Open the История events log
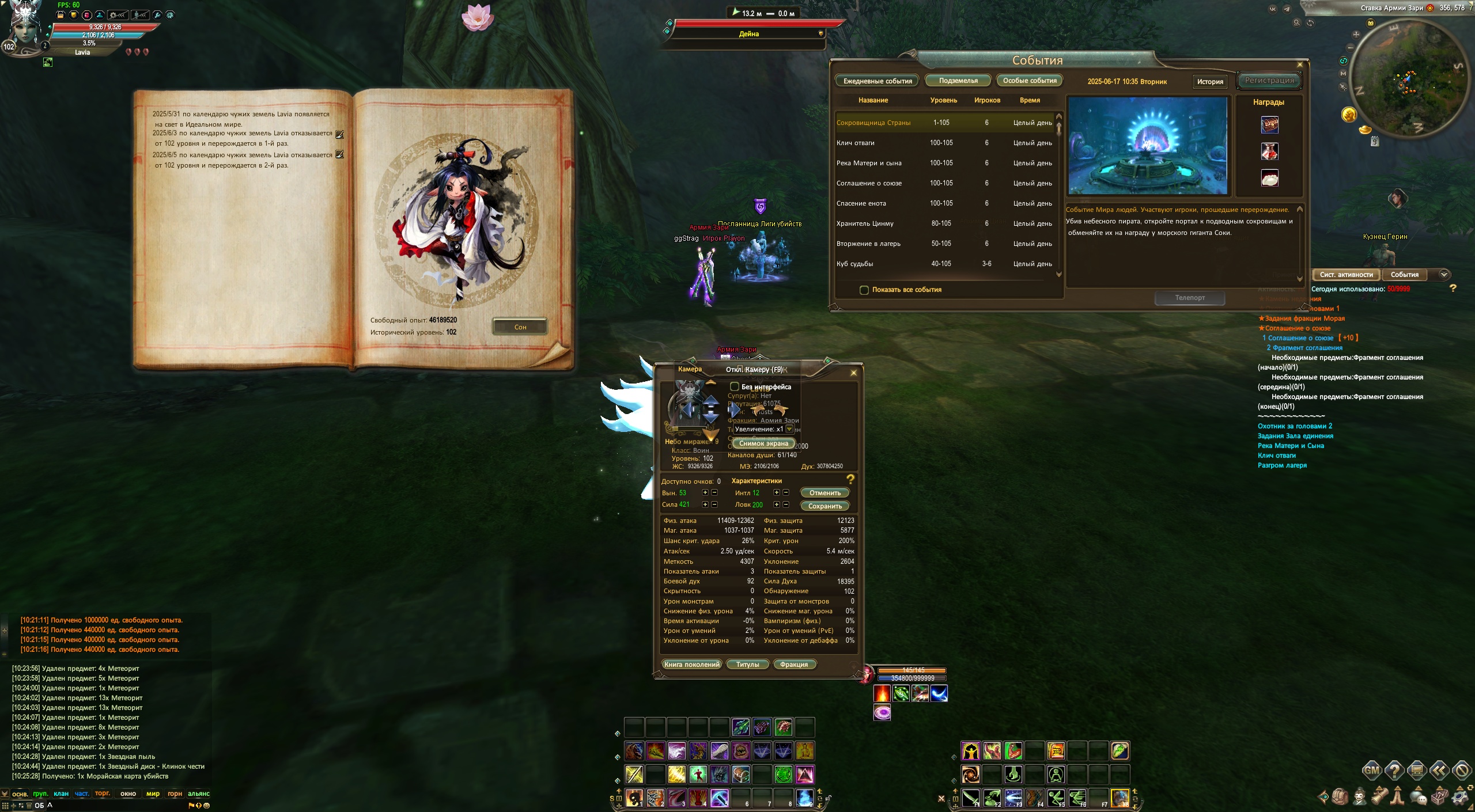Viewport: 1475px width, 812px height. (1209, 82)
